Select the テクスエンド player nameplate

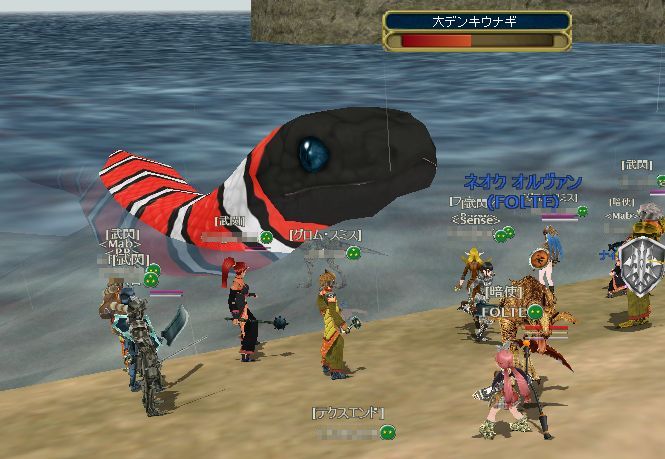click(x=347, y=413)
